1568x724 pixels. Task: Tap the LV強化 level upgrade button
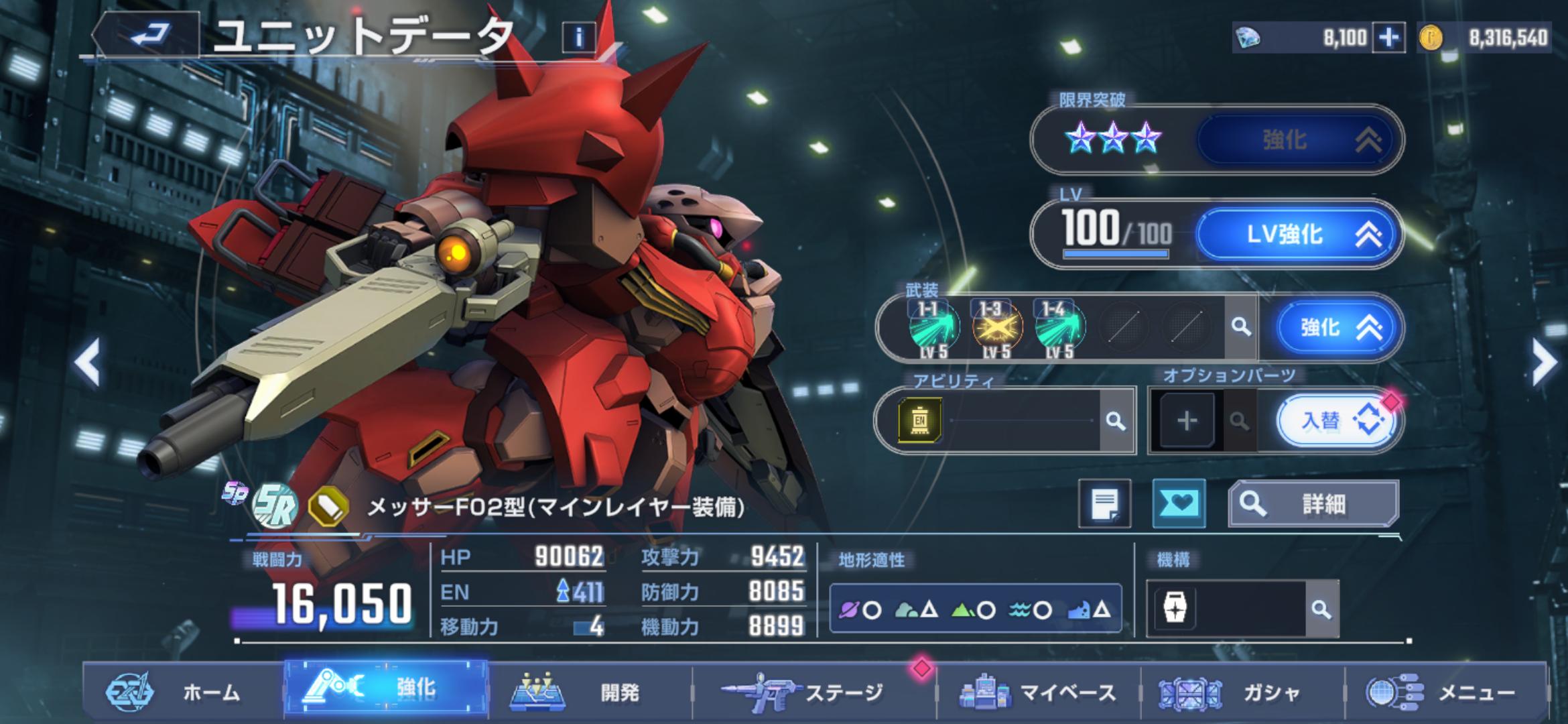1299,235
